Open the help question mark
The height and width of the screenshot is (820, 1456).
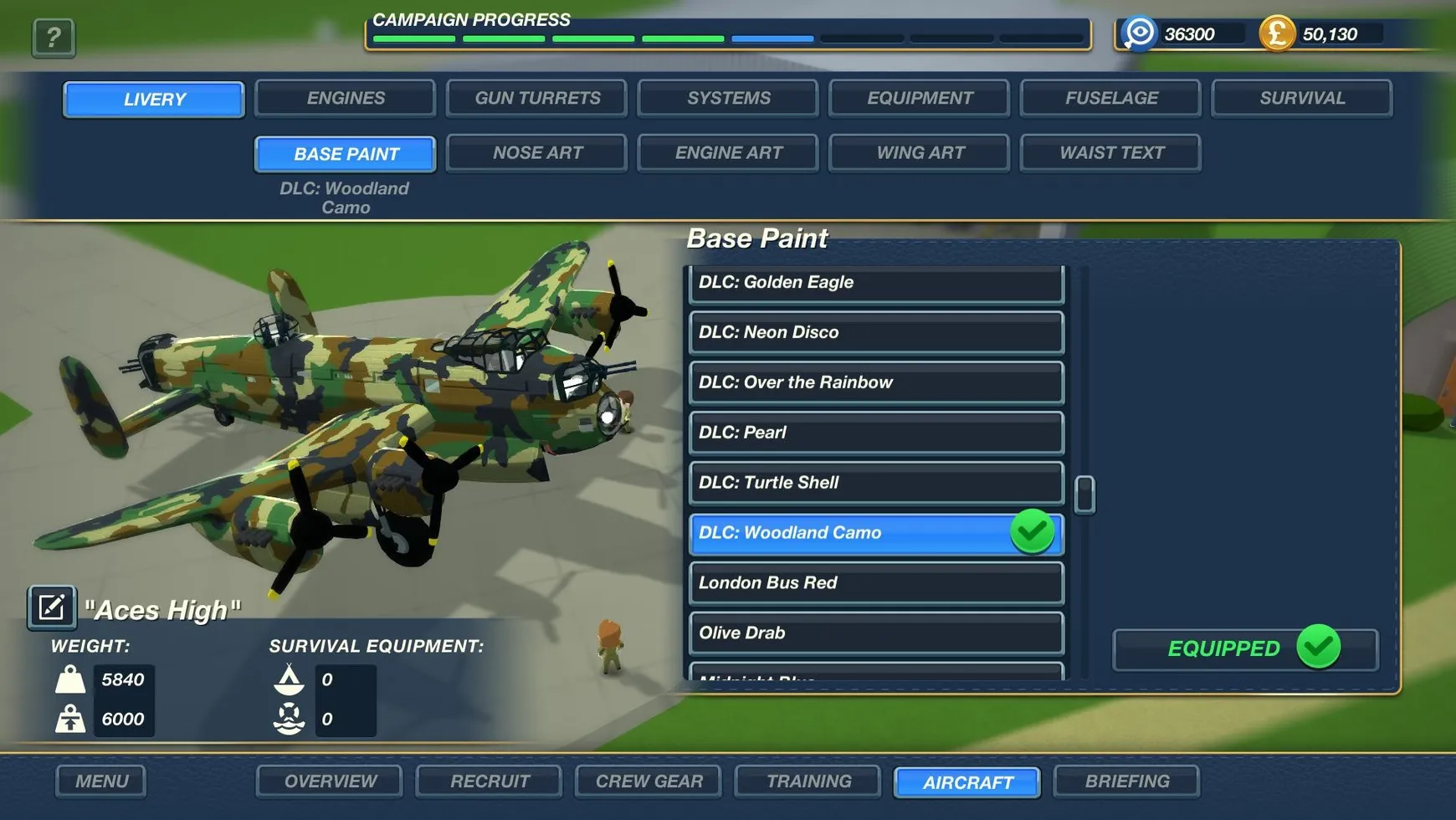[53, 37]
